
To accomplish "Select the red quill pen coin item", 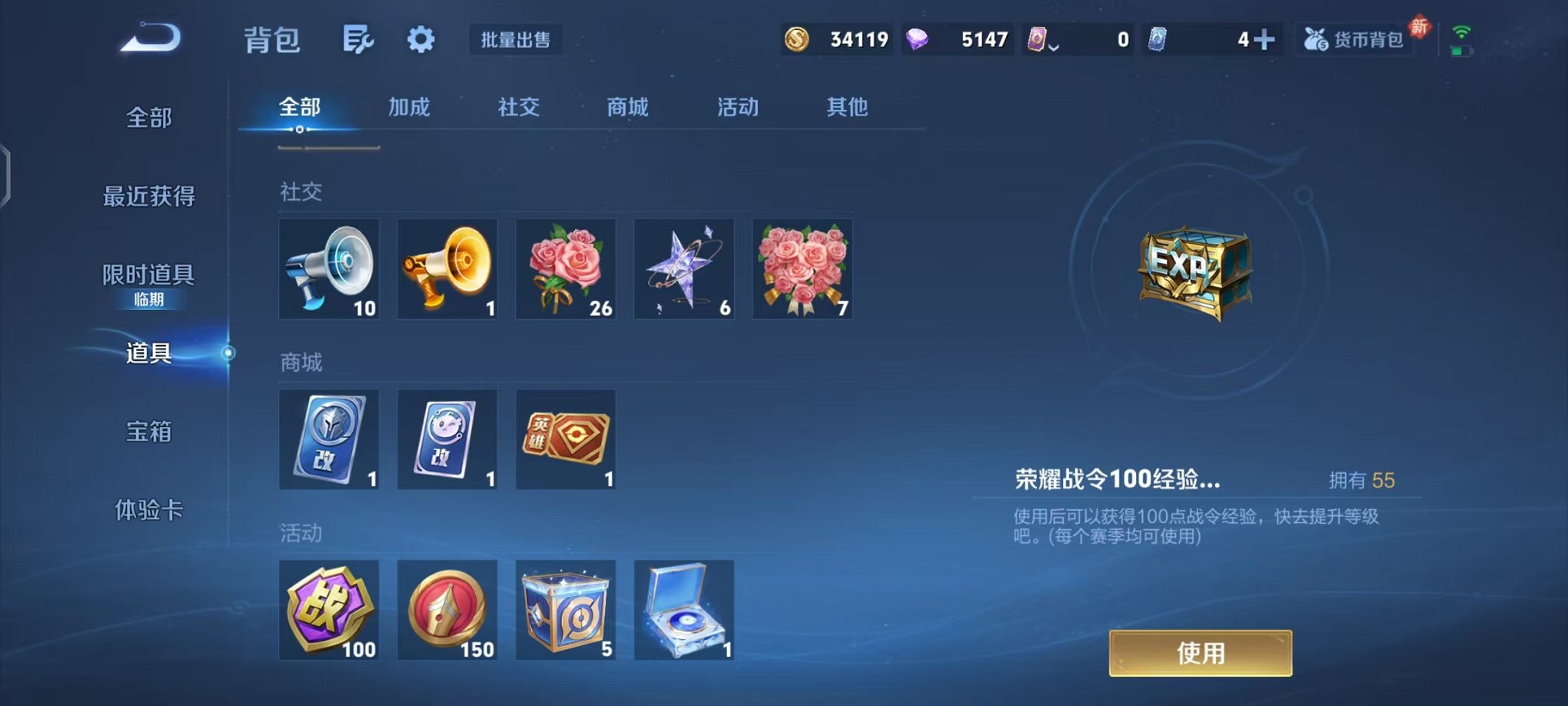I will click(x=448, y=611).
